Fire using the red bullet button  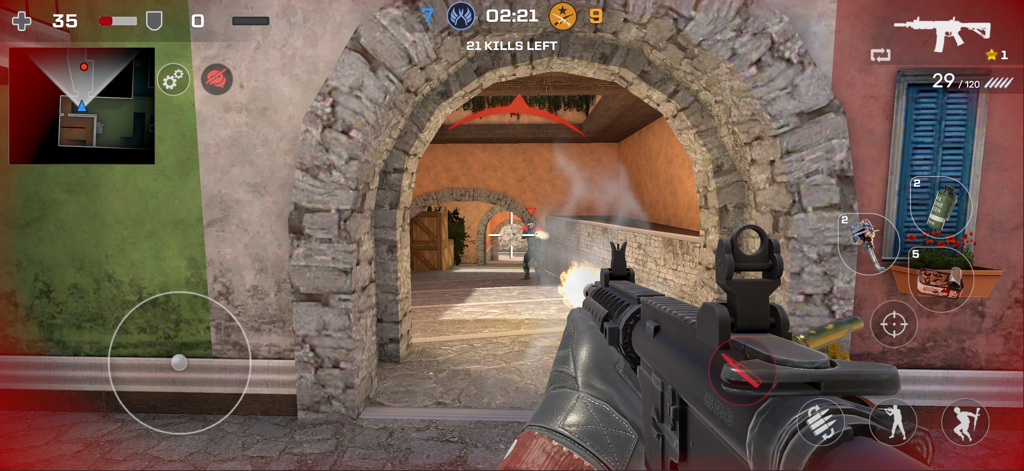click(741, 369)
